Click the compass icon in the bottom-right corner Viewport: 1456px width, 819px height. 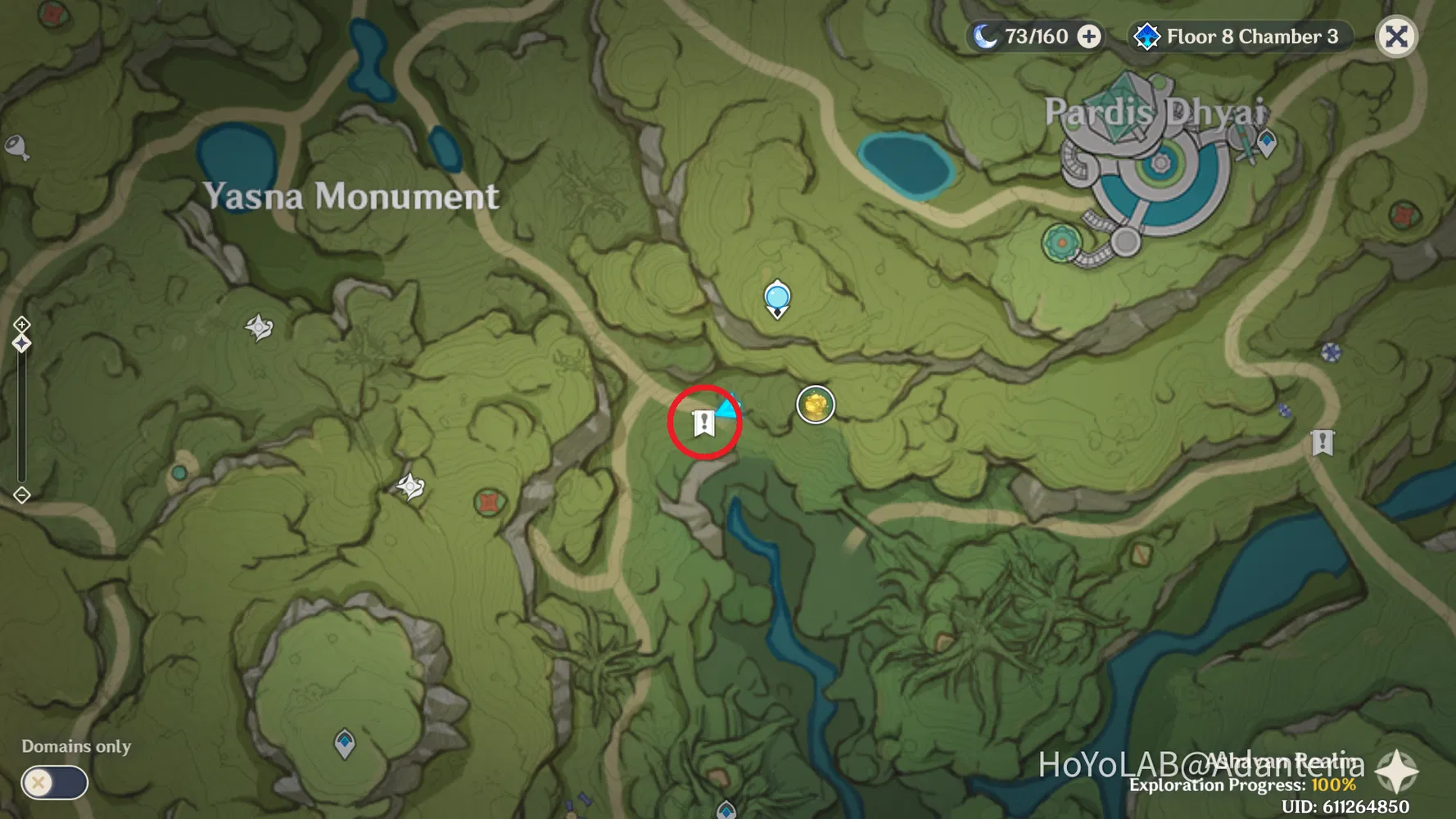click(x=1397, y=771)
